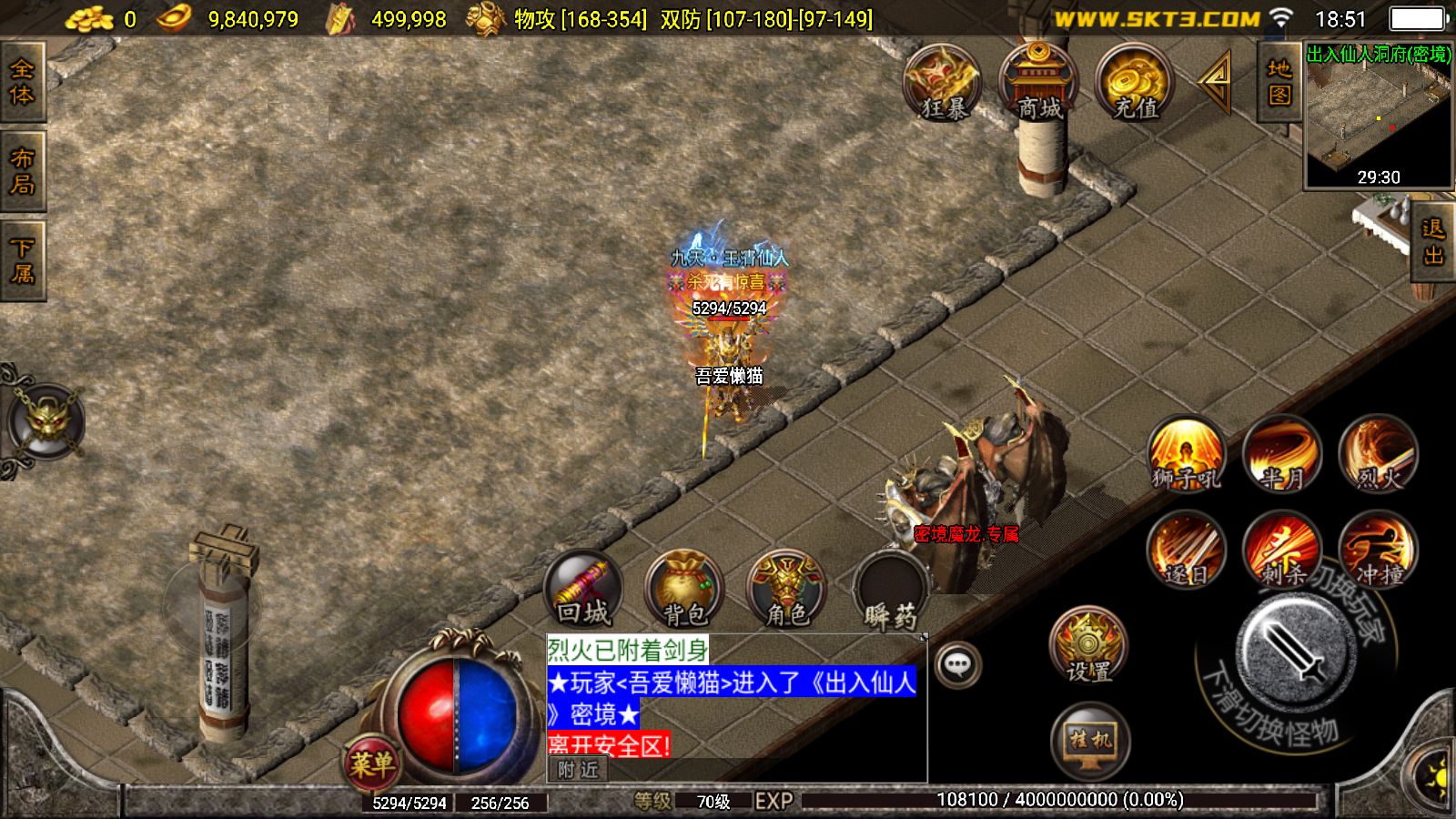The width and height of the screenshot is (1456, 819).
Task: Exit via the 退出 button
Action: pos(1433,241)
